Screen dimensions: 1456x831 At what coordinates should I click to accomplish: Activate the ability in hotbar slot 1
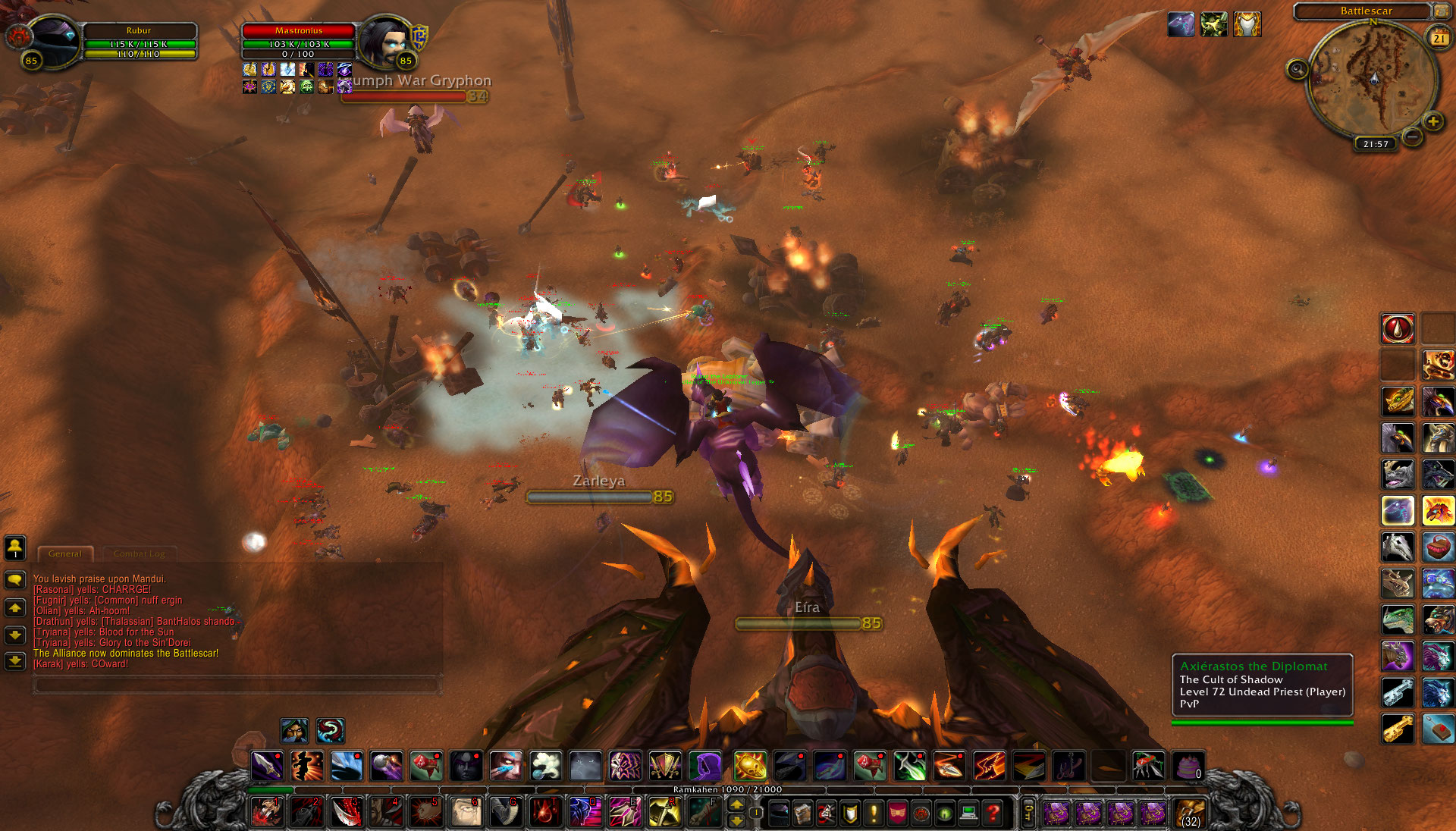coord(266,813)
